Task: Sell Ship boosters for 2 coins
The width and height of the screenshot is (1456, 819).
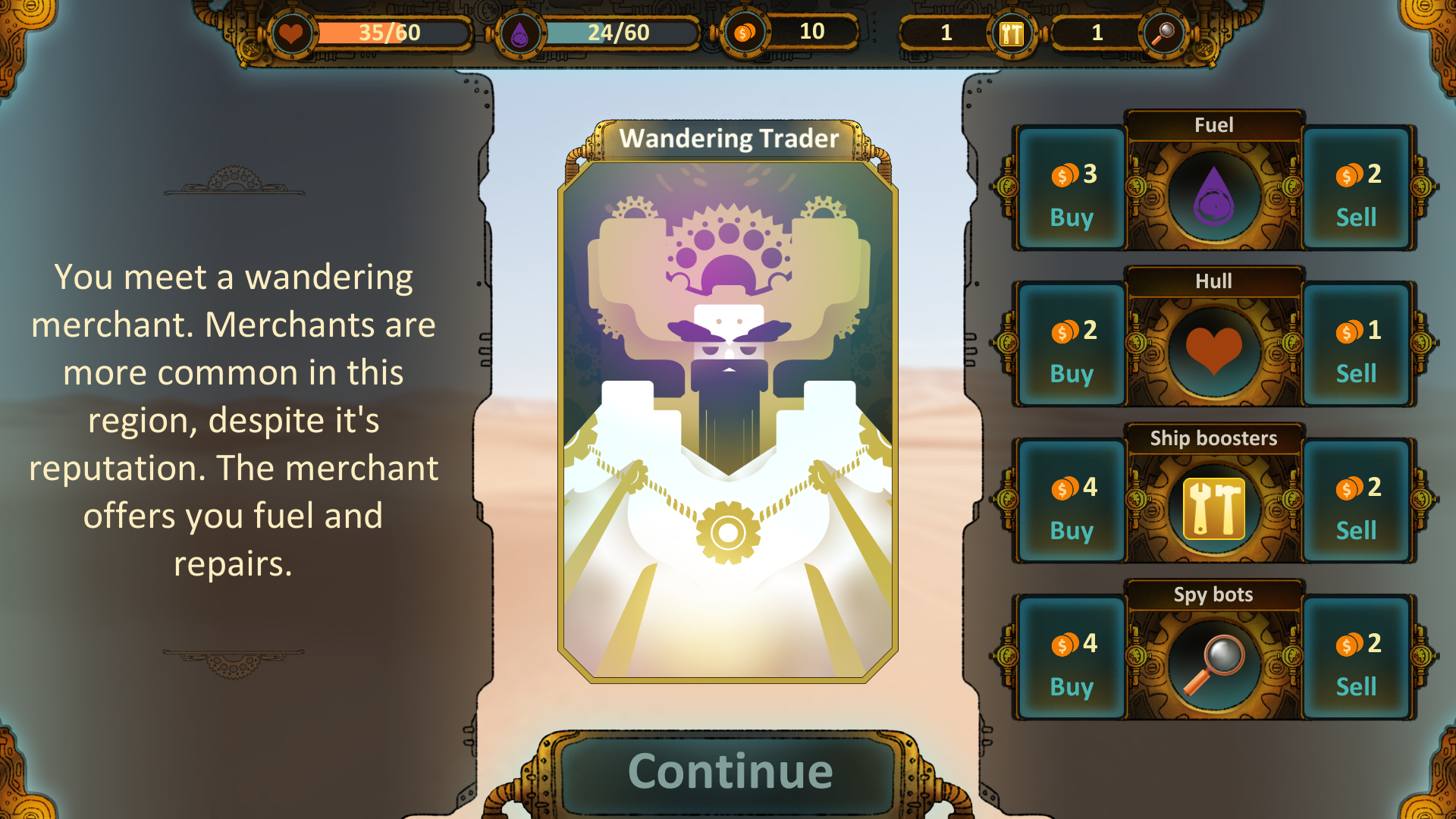Action: [1357, 502]
